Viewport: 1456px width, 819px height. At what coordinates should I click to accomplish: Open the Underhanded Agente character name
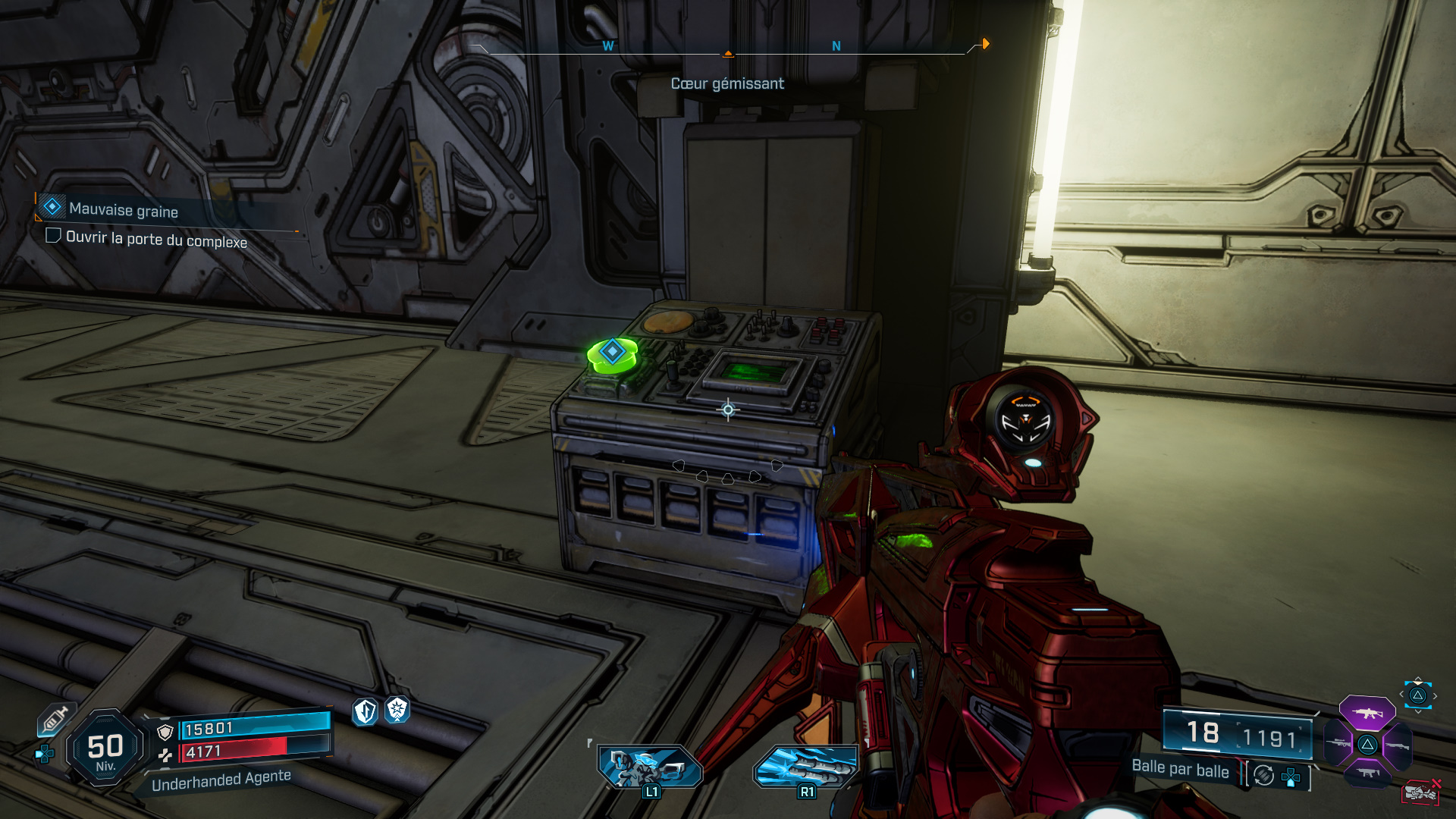tap(223, 780)
